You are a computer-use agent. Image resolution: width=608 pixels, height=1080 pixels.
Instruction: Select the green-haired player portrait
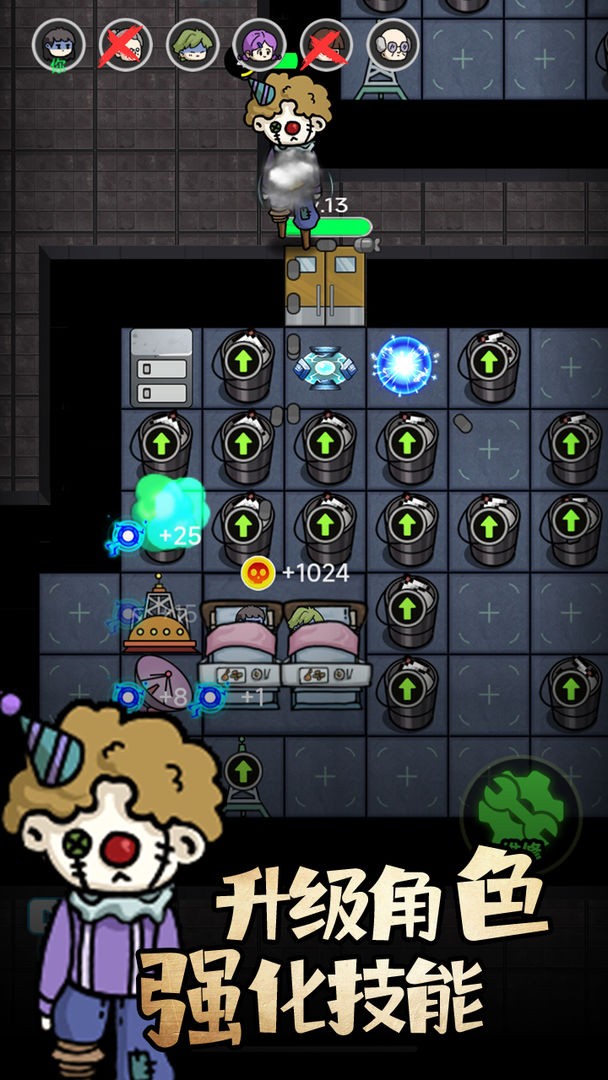point(191,44)
